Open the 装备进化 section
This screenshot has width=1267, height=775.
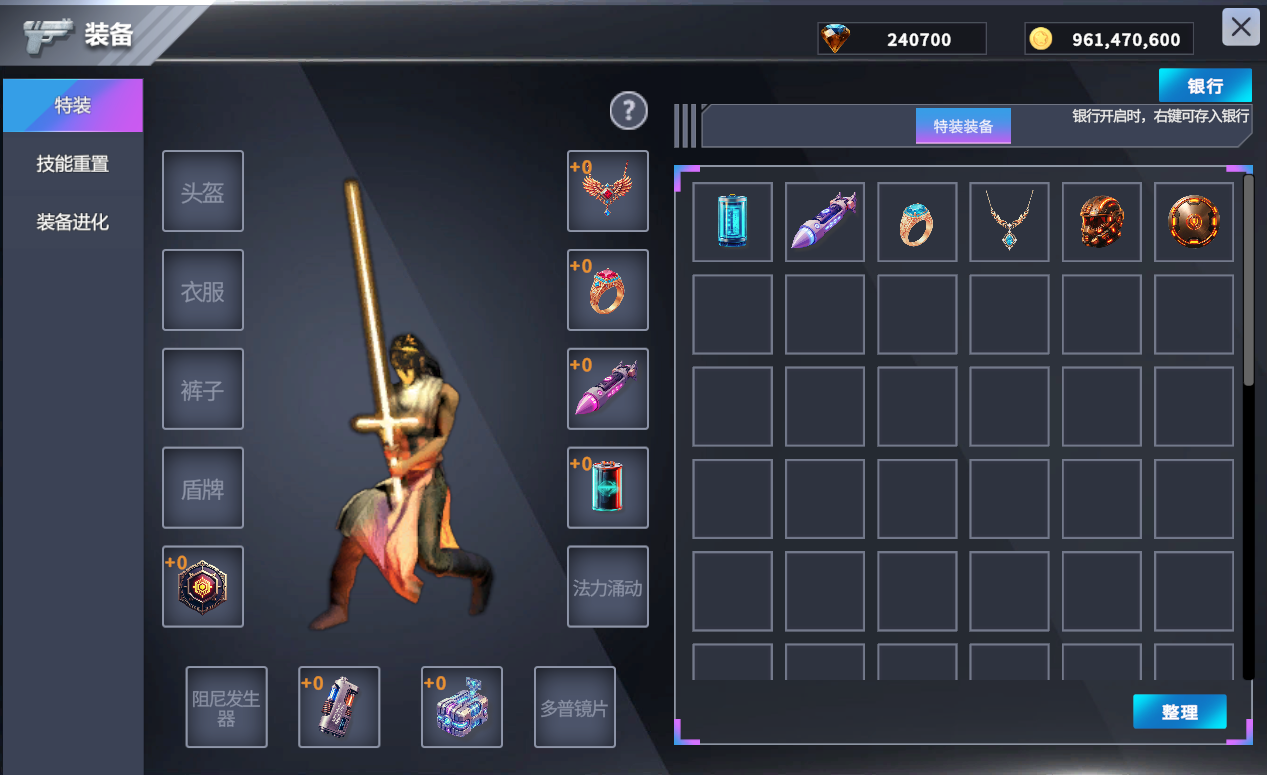(73, 222)
